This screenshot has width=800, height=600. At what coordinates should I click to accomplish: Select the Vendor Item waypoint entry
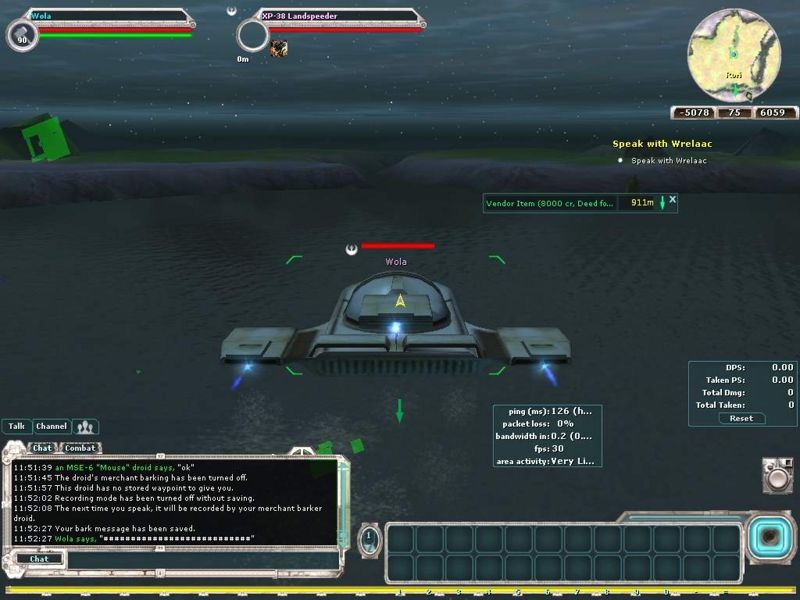550,203
